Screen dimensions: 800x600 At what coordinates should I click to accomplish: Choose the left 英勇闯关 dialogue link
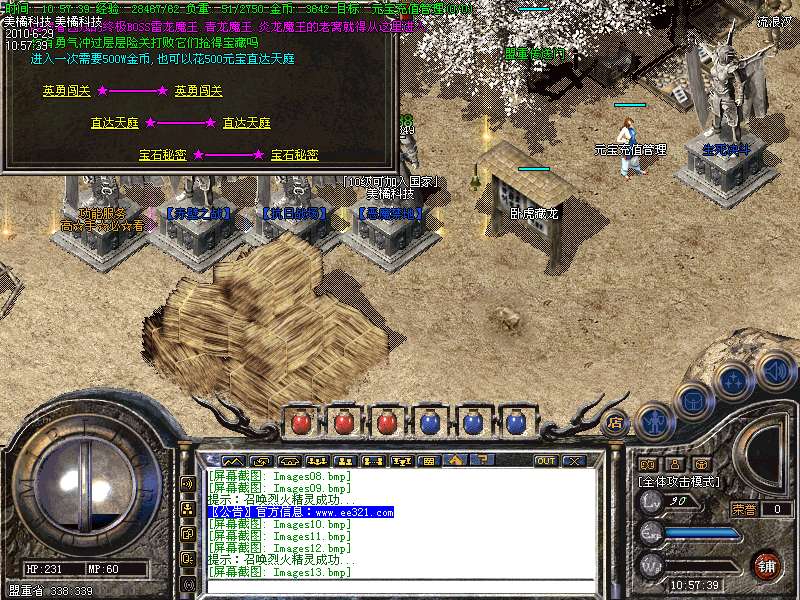click(x=66, y=91)
